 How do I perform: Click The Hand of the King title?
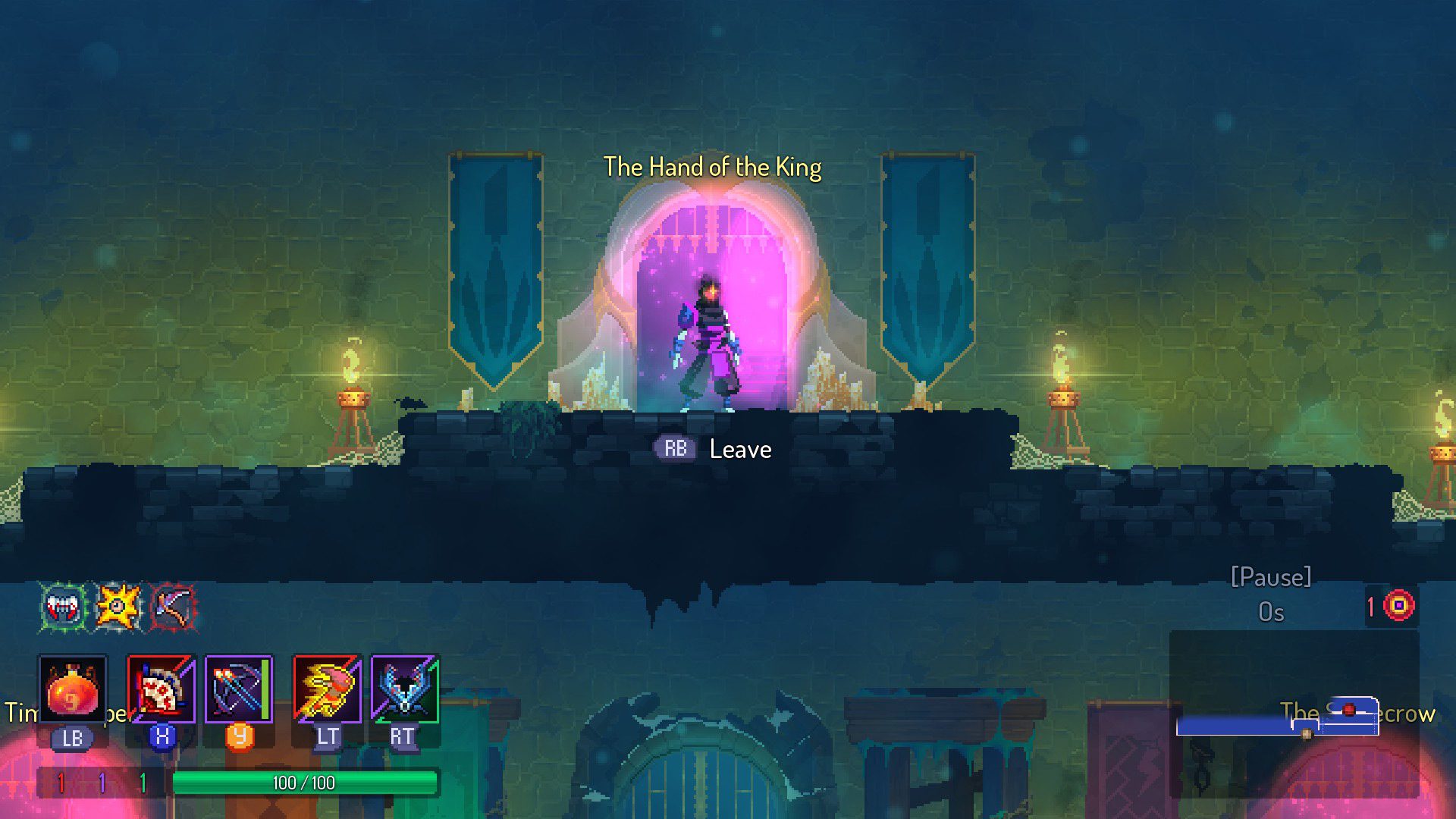711,168
